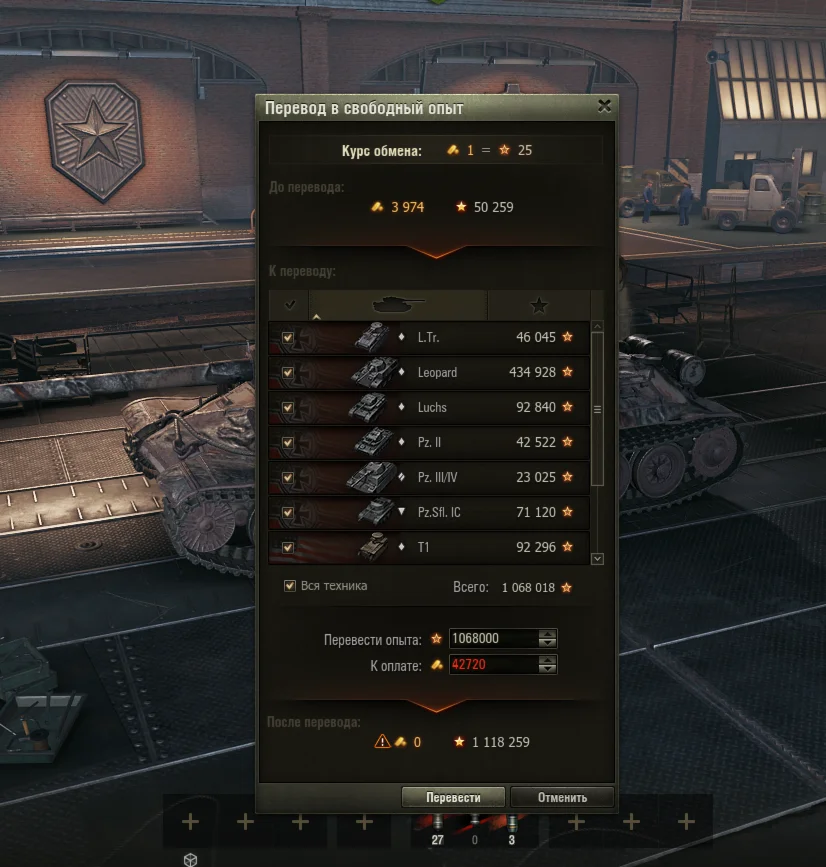Toggle the Luchs row checkbox
The width and height of the screenshot is (826, 867).
click(288, 408)
